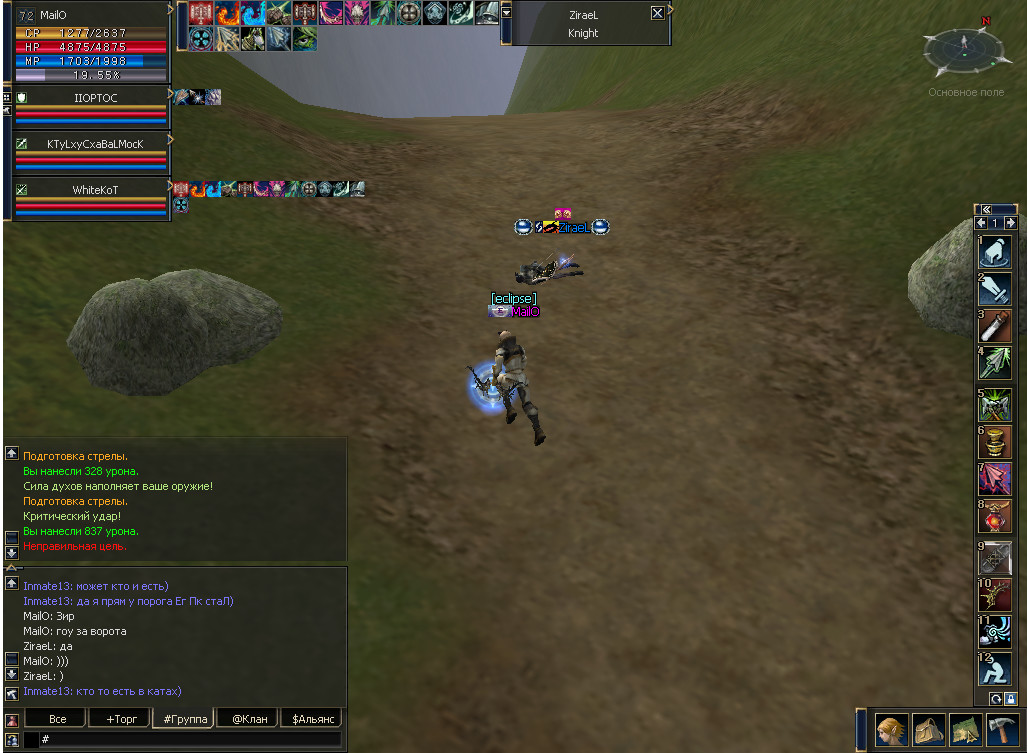
Task: Open the inventory bag icon
Action: [929, 729]
